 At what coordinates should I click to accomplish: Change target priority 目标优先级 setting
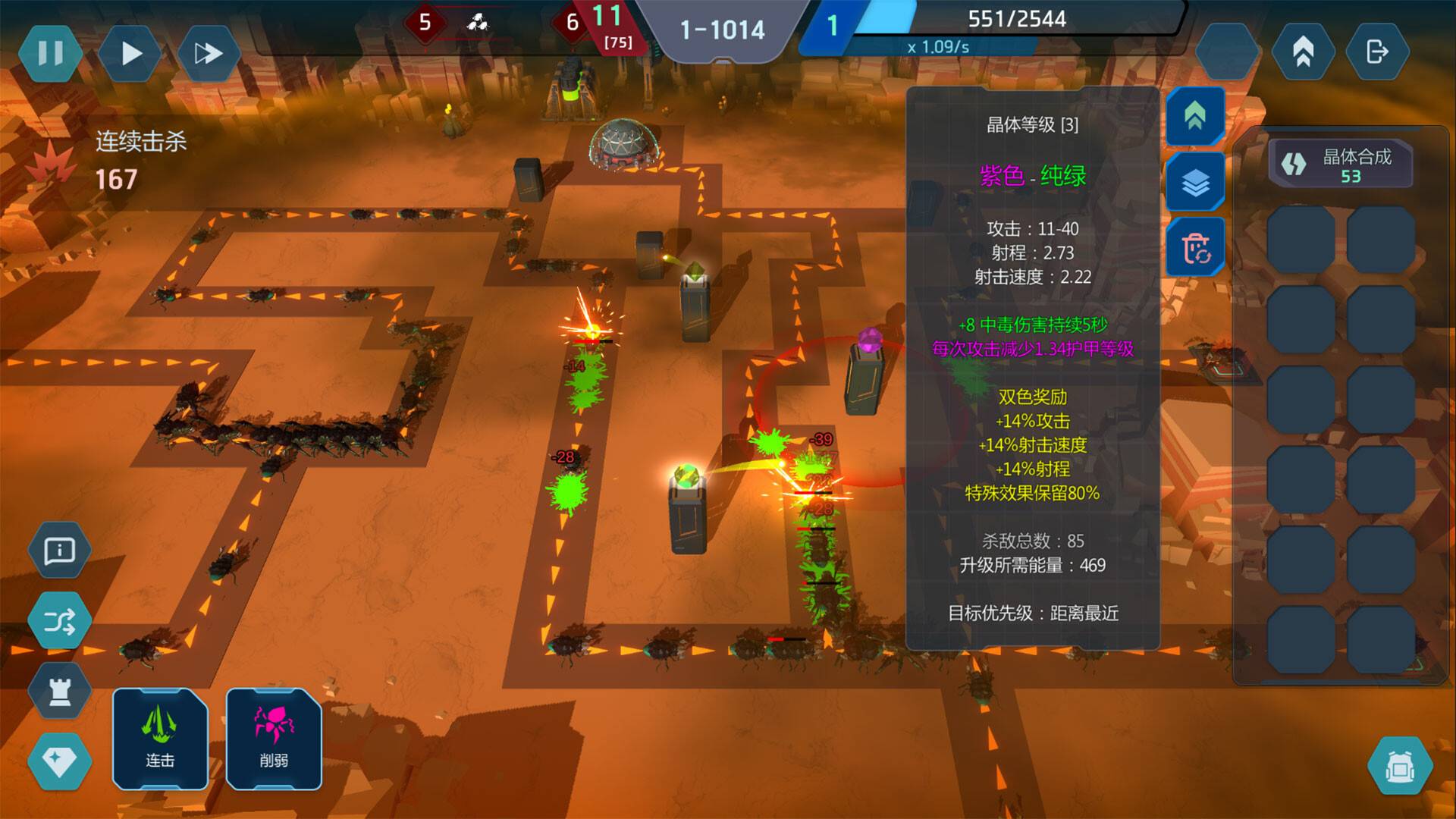pyautogui.click(x=1033, y=613)
